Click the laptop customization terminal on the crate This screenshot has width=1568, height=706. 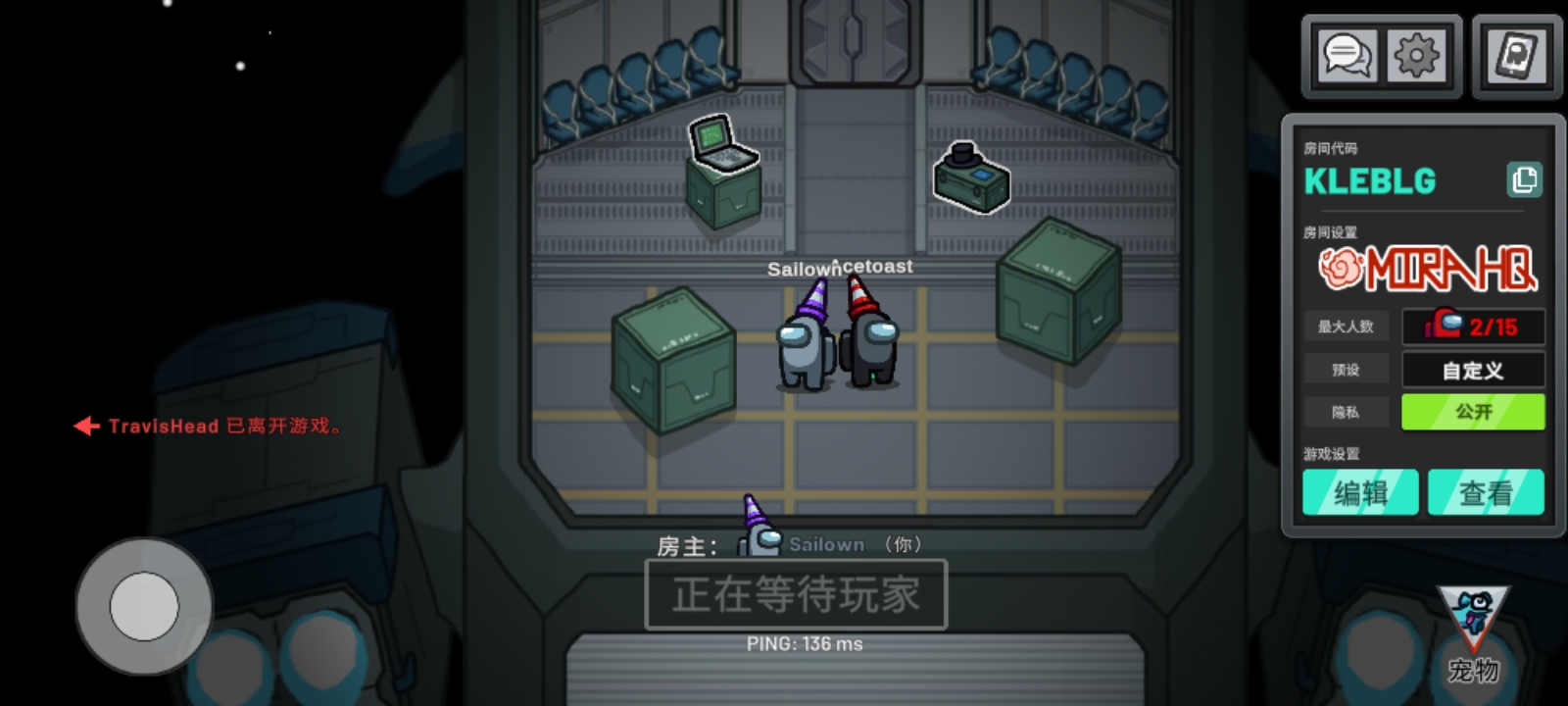tap(722, 157)
